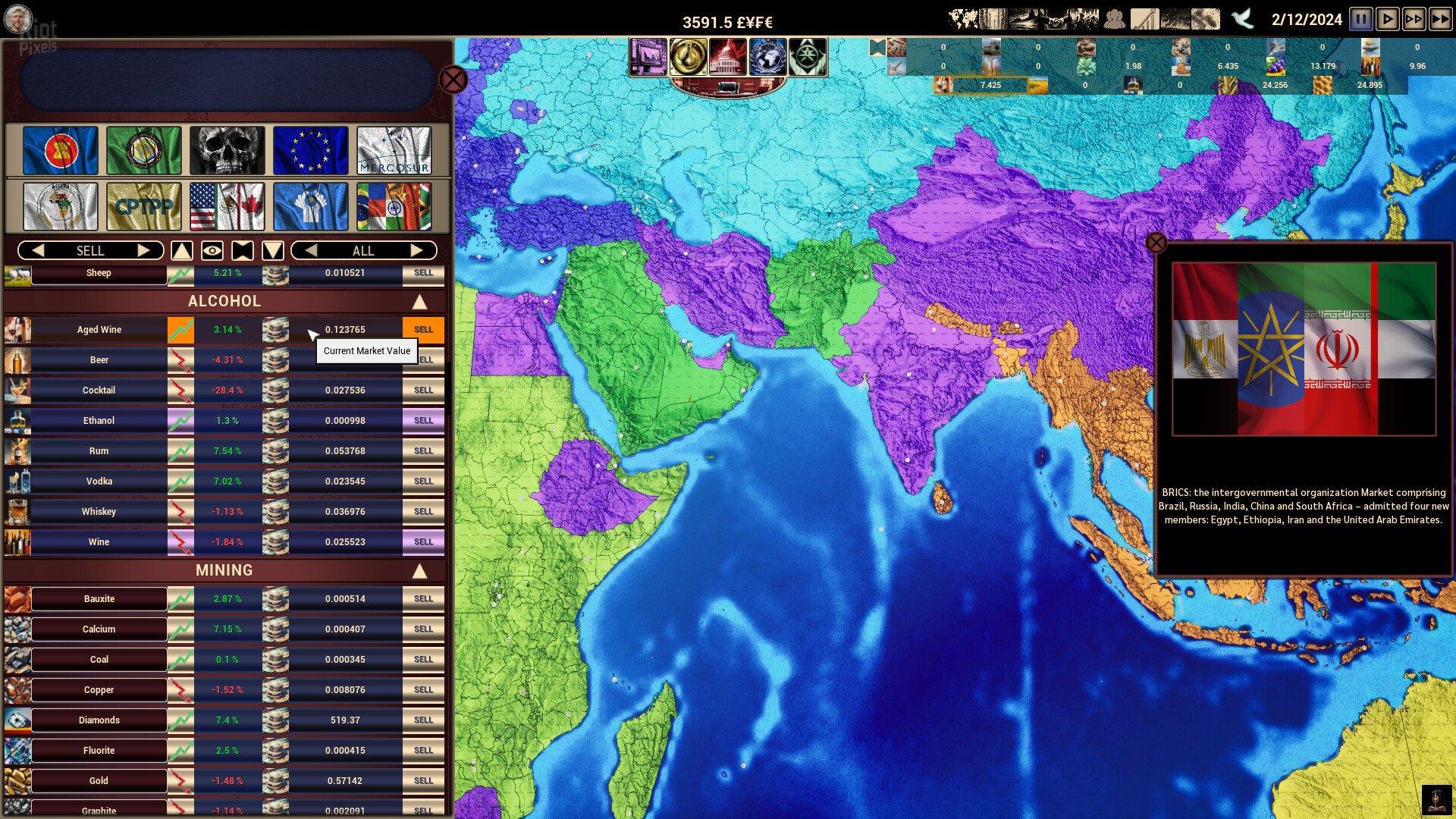Close the BRICS info popup
This screenshot has height=819, width=1456.
coord(1156,243)
